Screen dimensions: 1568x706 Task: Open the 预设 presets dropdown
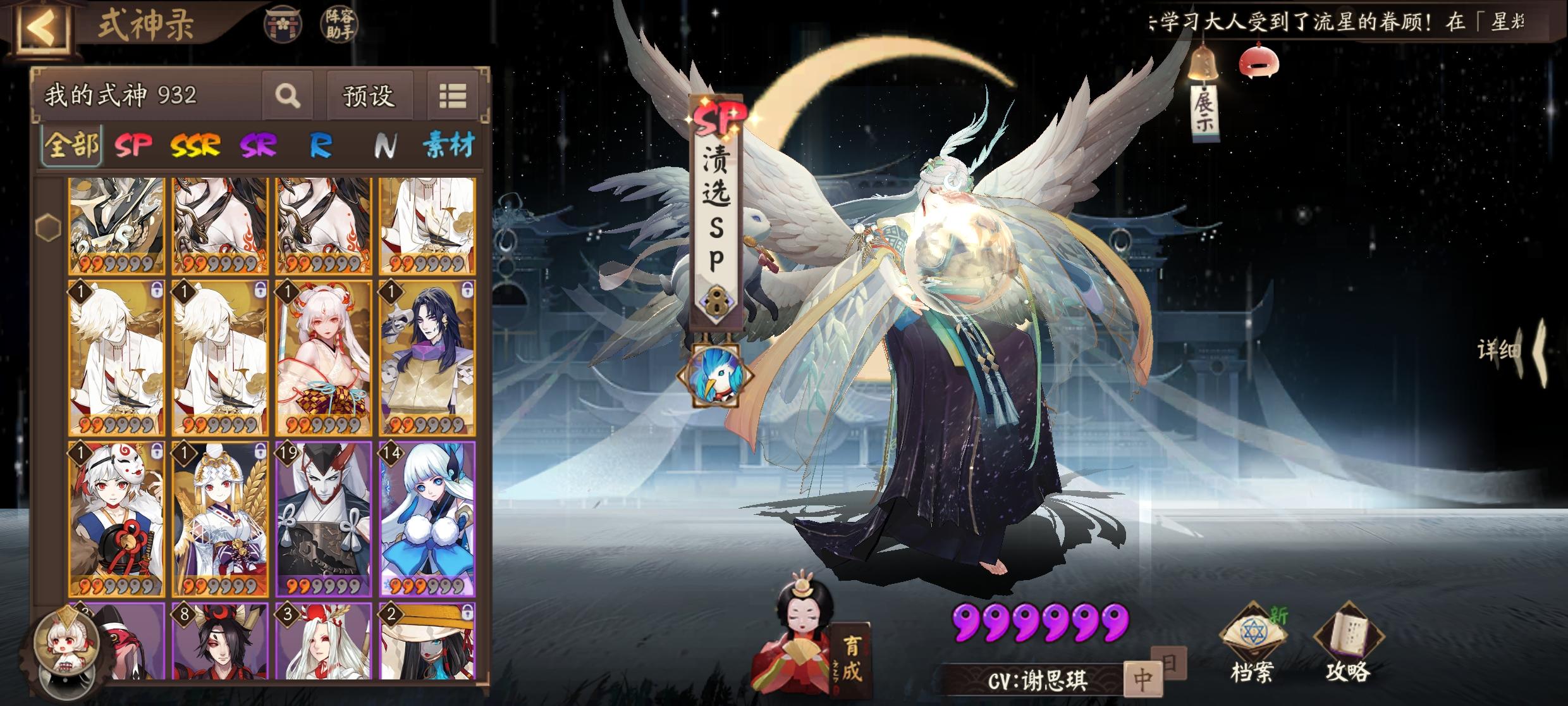click(369, 95)
